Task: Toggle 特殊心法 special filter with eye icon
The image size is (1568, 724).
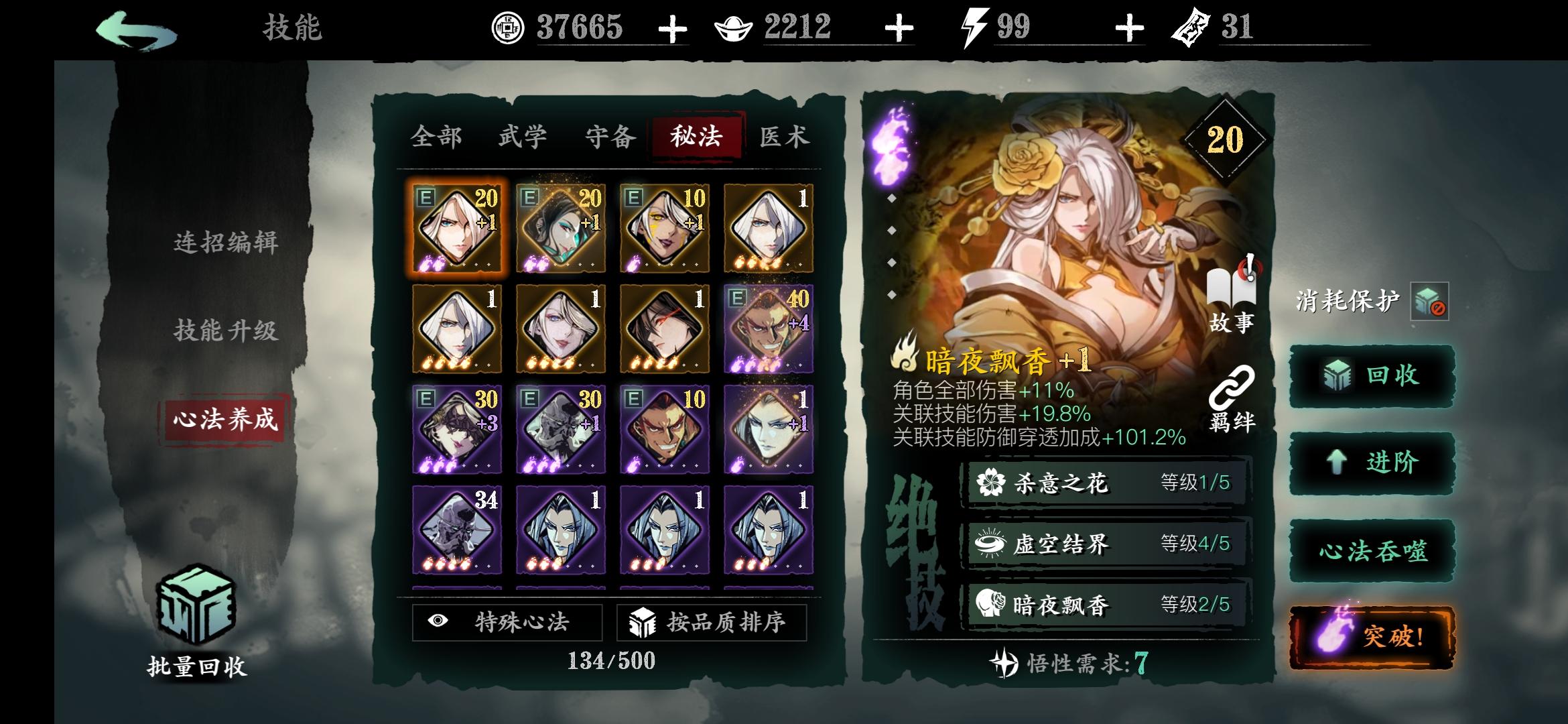Action: click(507, 623)
